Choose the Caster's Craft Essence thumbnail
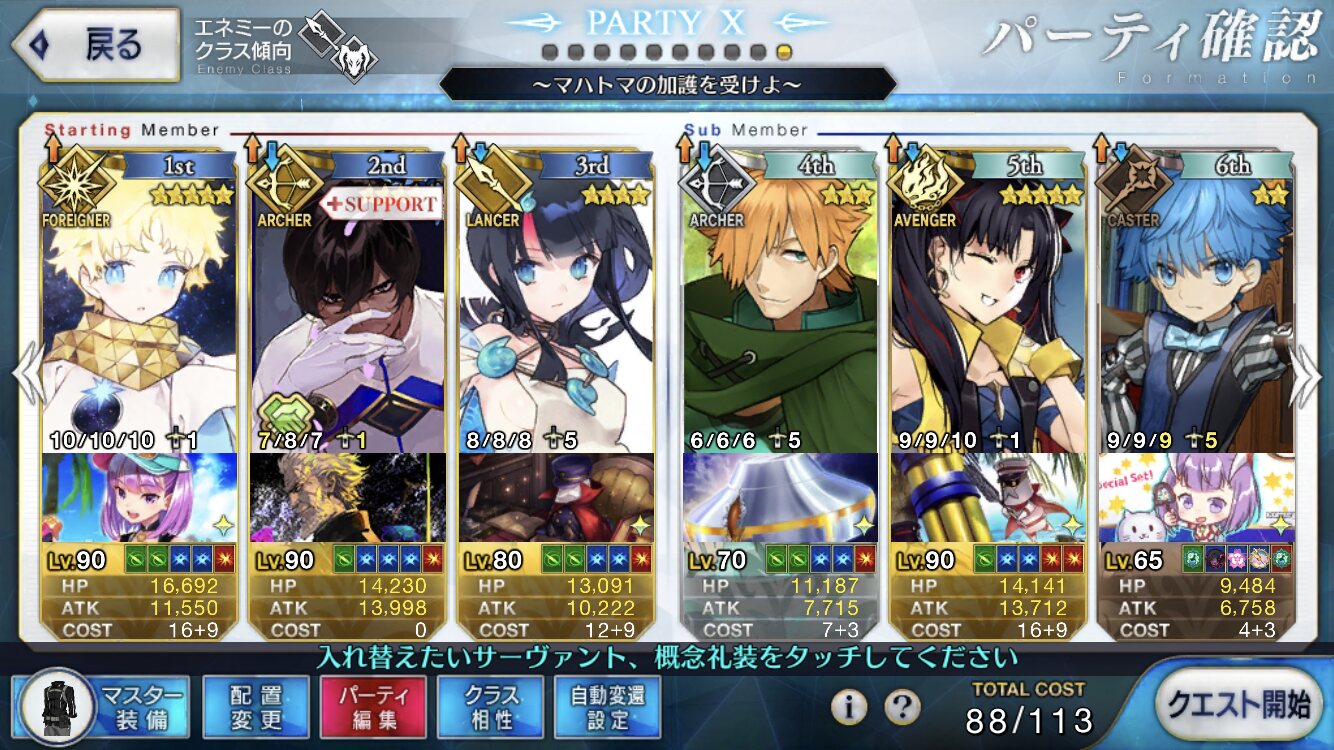 1195,497
